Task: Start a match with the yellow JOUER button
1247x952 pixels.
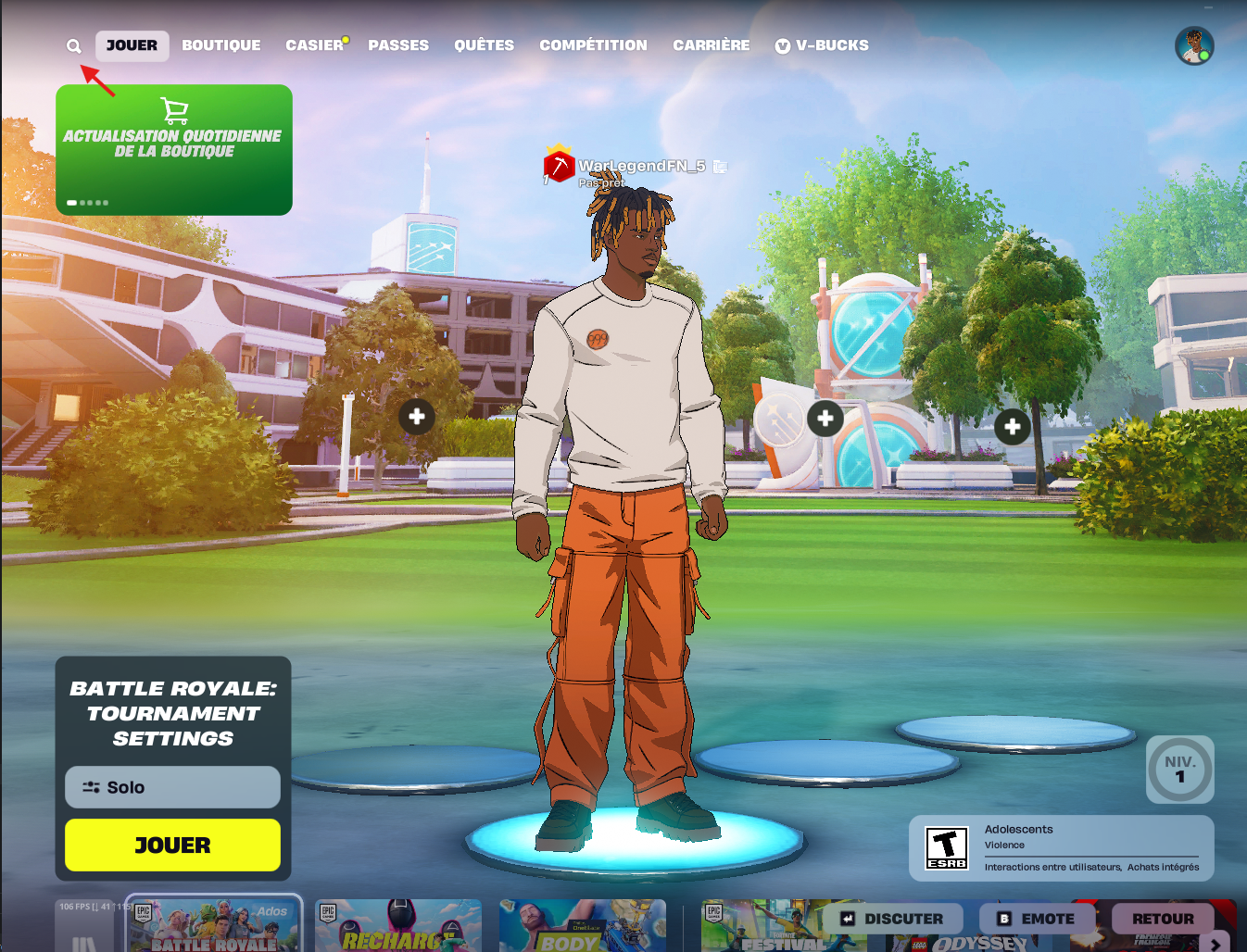Action: tap(172, 845)
